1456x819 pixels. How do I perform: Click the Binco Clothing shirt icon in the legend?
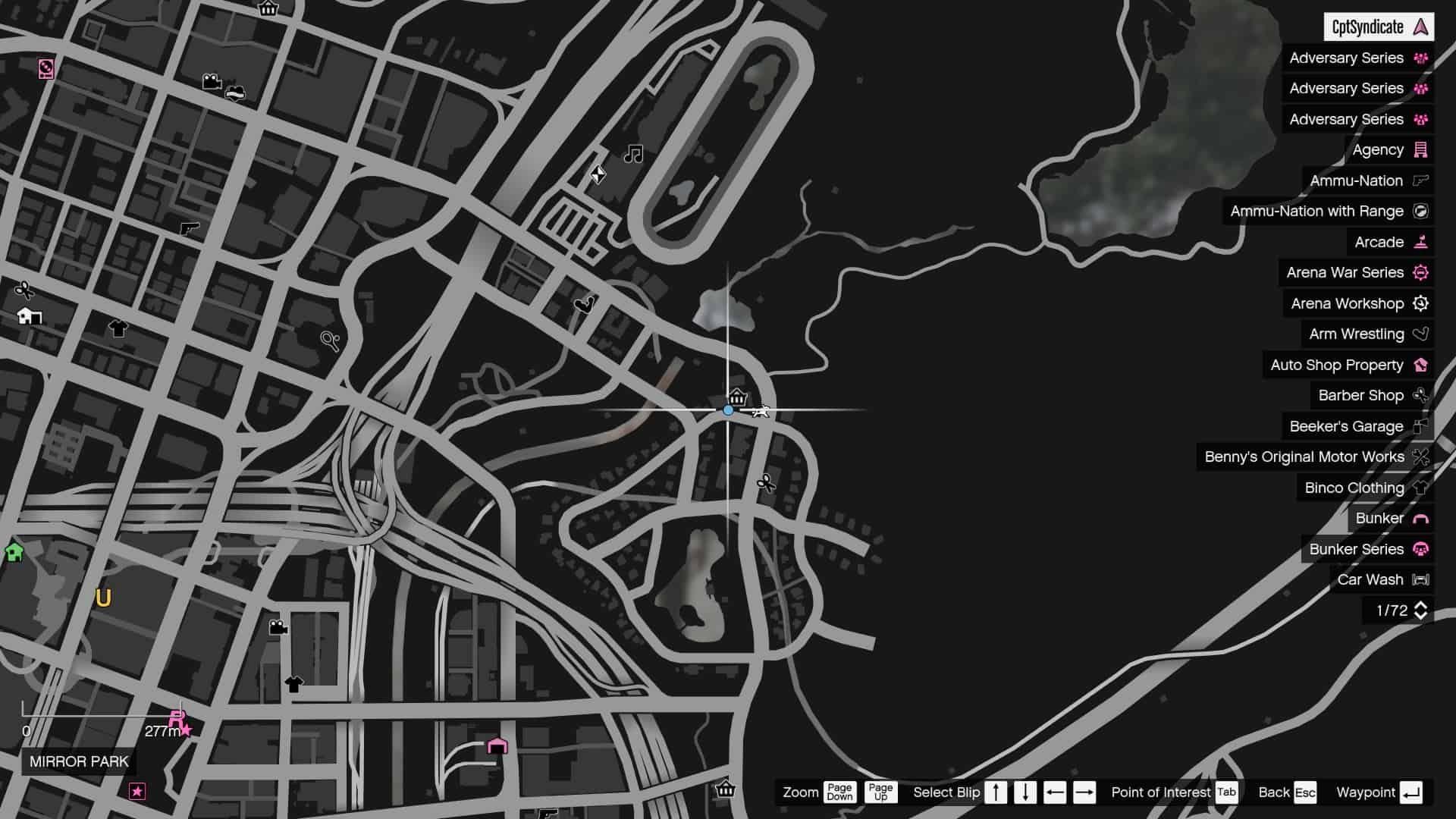[1420, 488]
